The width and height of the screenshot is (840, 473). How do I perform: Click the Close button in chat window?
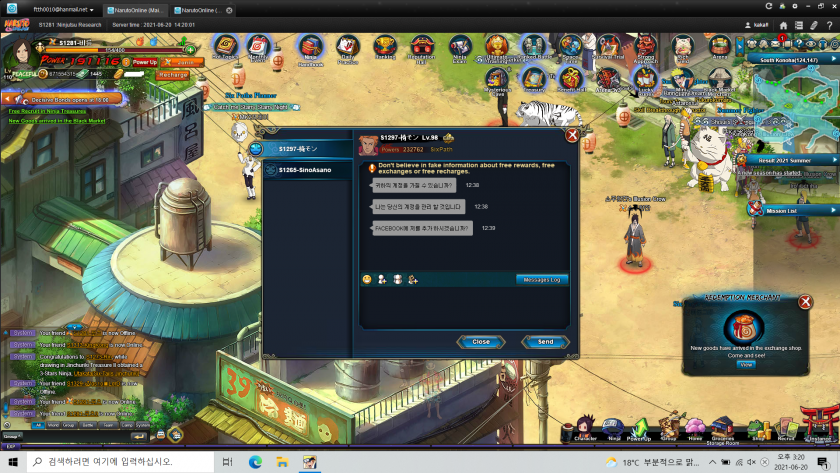click(481, 342)
